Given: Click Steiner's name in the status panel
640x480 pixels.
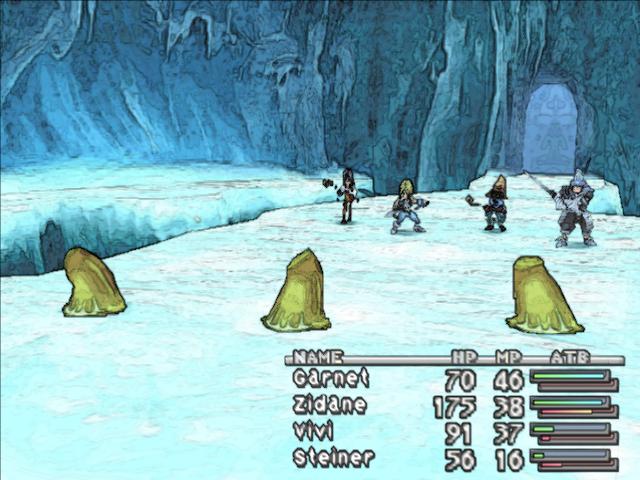Looking at the screenshot, I should 333,458.
